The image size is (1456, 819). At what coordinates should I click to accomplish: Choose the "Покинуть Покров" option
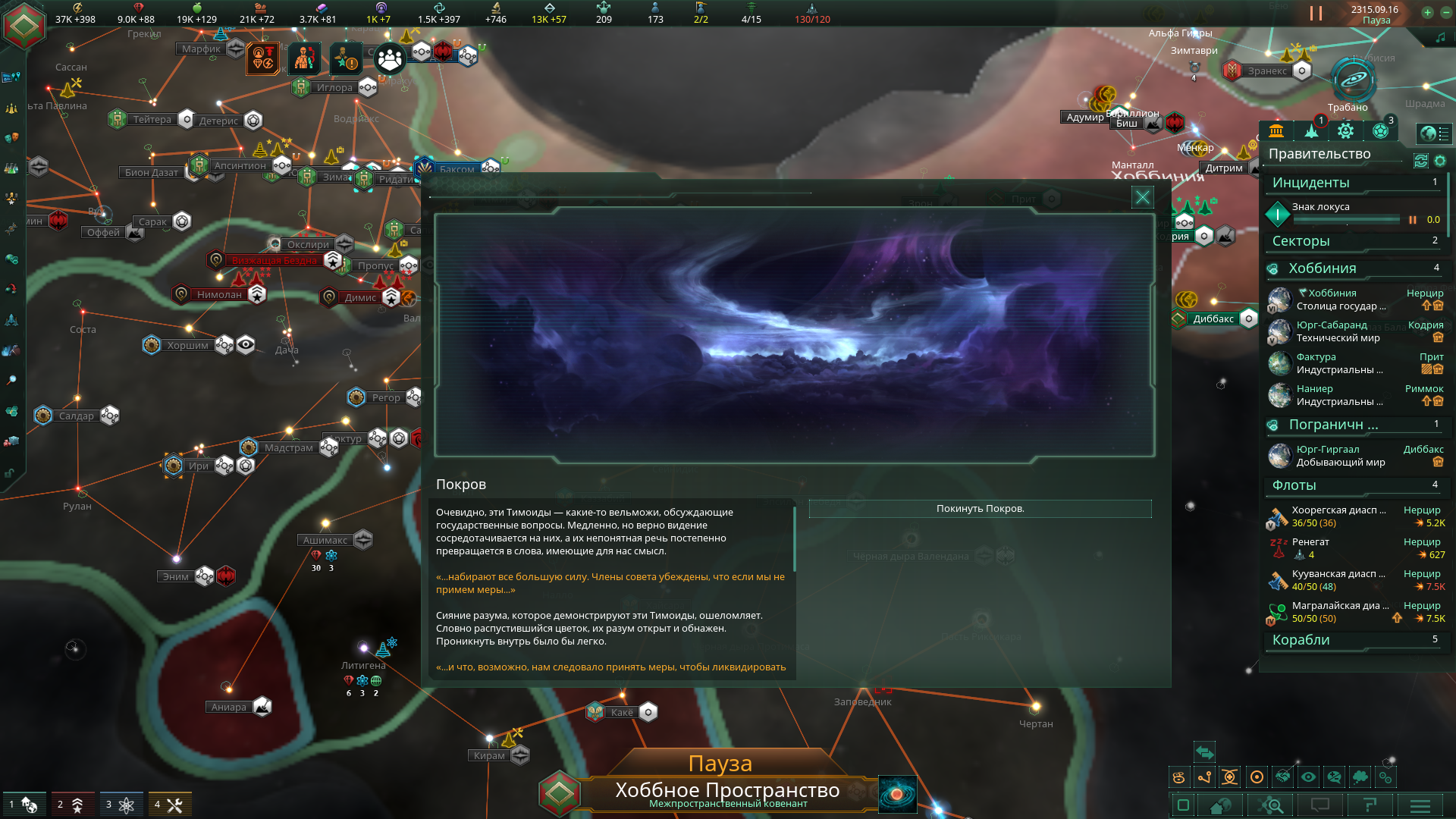point(980,509)
